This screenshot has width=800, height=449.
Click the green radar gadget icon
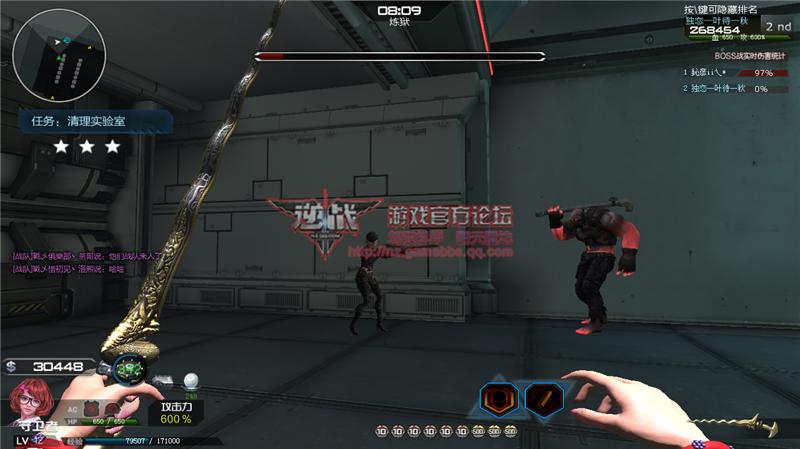point(129,371)
